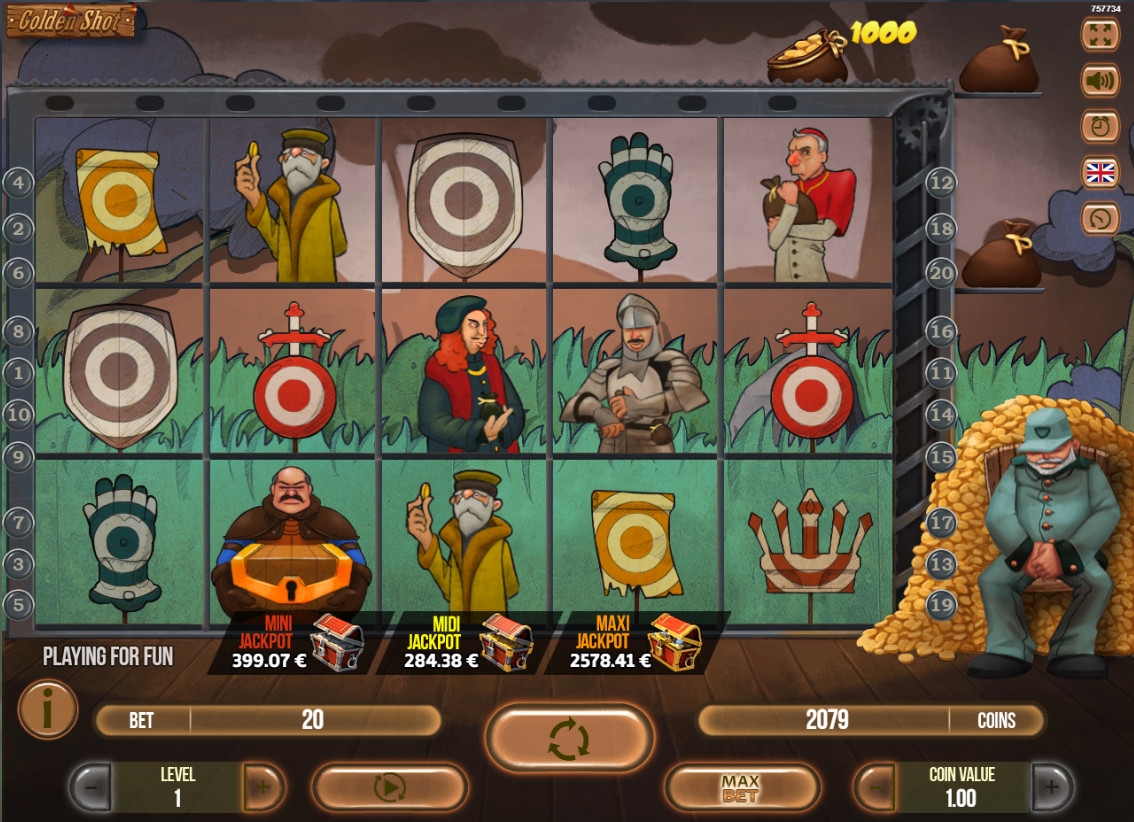Lower the coin value
The height and width of the screenshot is (822, 1134).
pyautogui.click(x=876, y=788)
